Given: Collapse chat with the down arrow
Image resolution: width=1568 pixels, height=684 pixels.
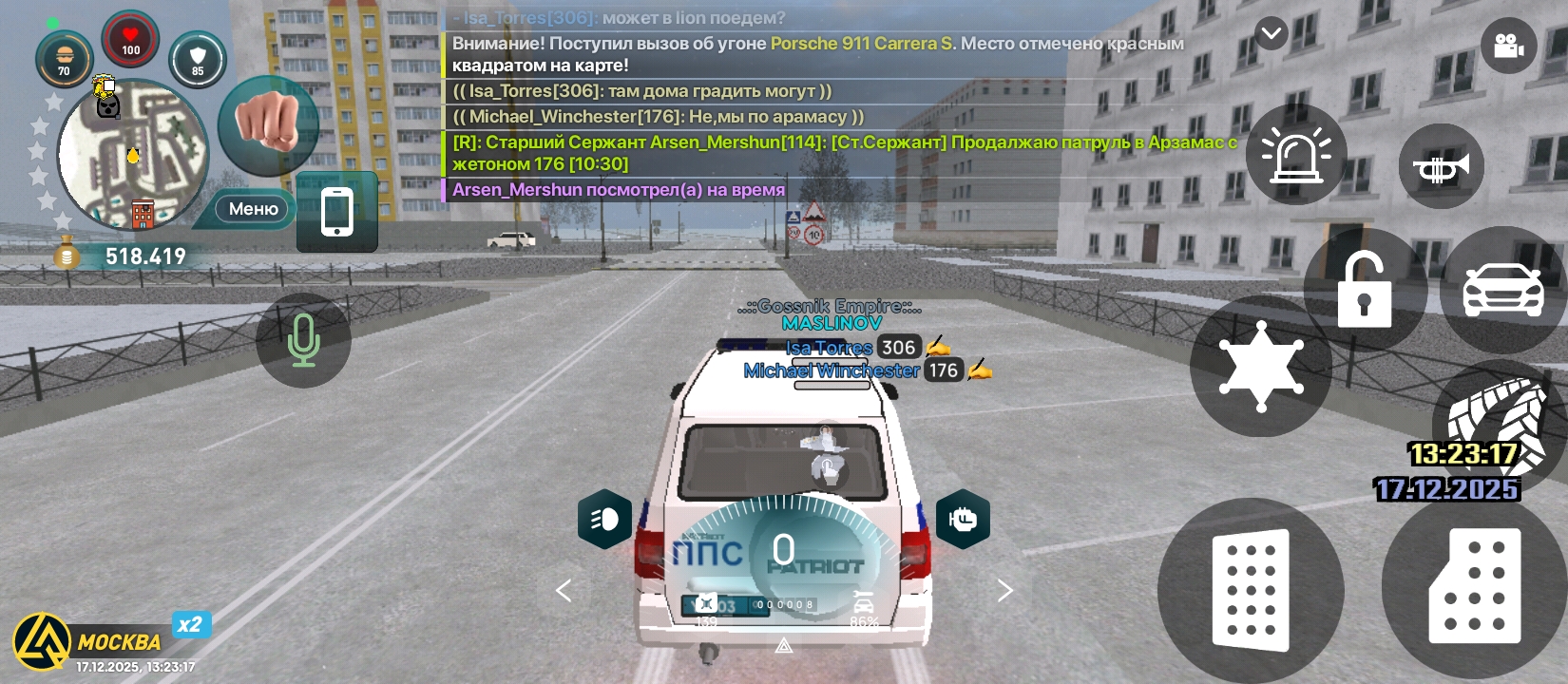Looking at the screenshot, I should [x=1271, y=34].
